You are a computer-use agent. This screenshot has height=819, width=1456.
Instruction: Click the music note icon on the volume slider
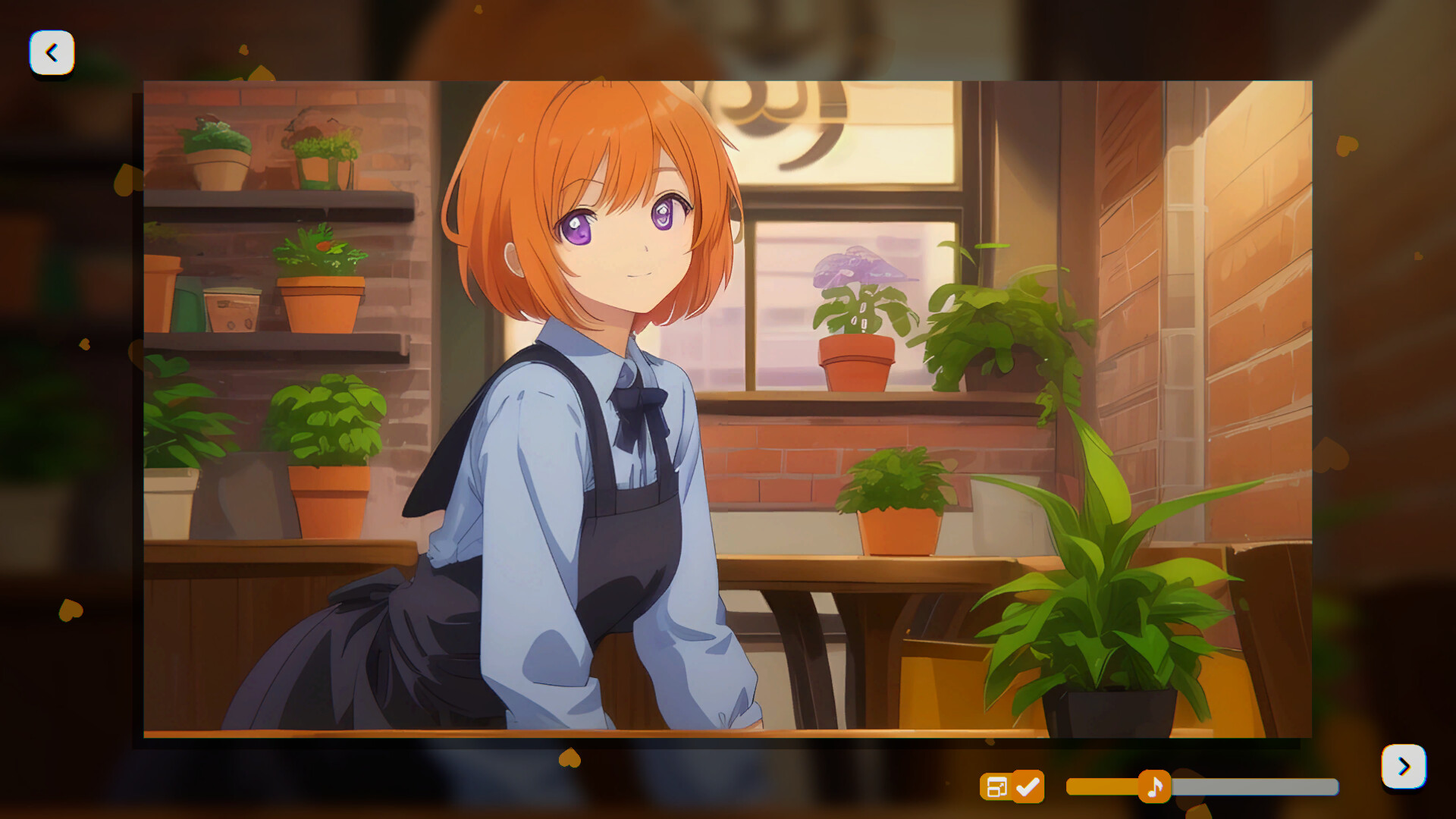[x=1153, y=788]
